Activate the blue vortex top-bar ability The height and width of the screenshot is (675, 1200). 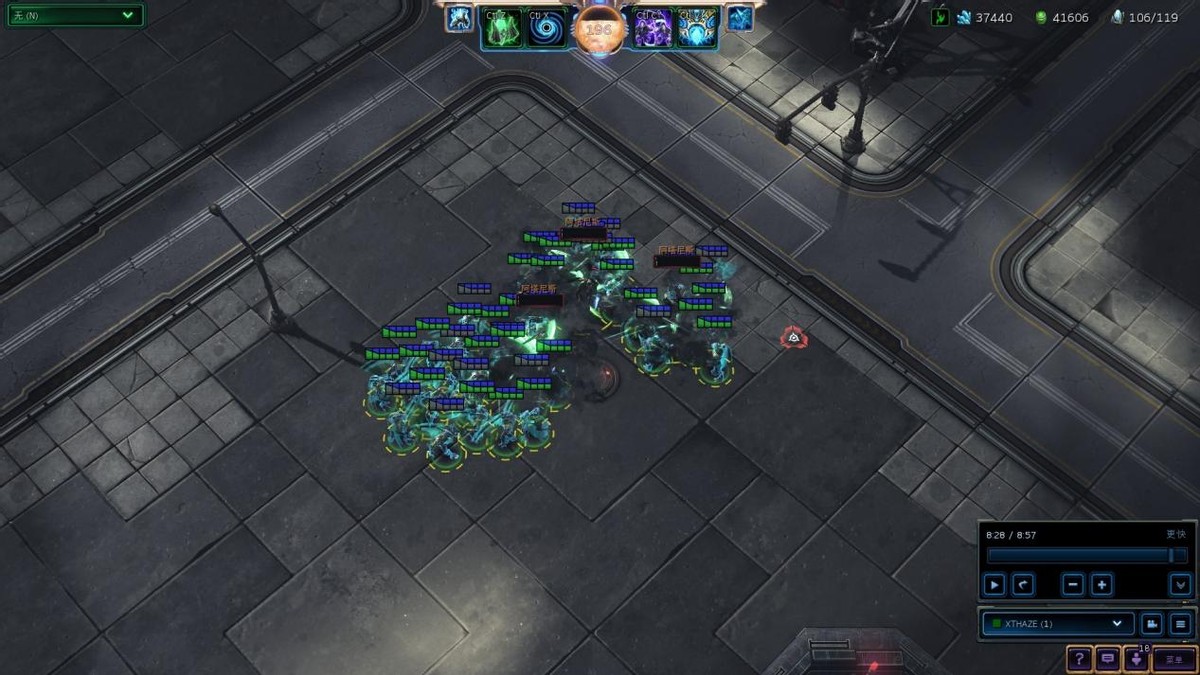click(547, 28)
